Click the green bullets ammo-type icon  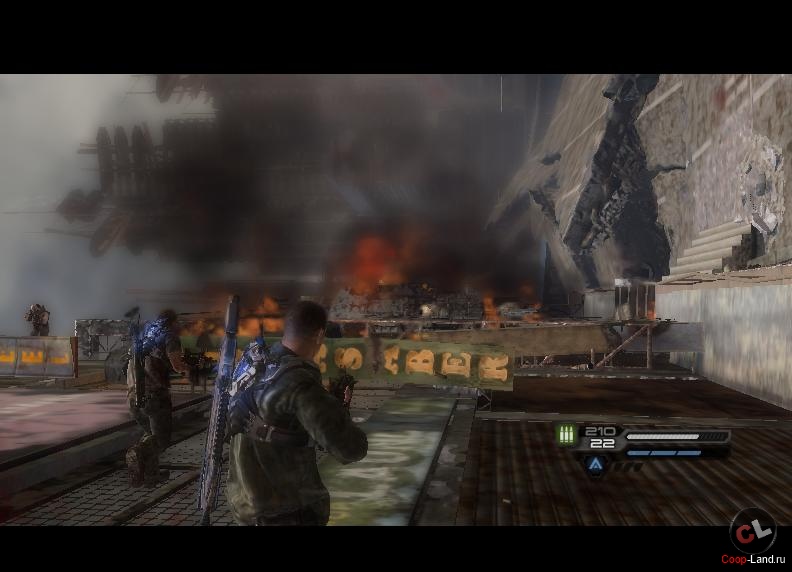pyautogui.click(x=567, y=435)
